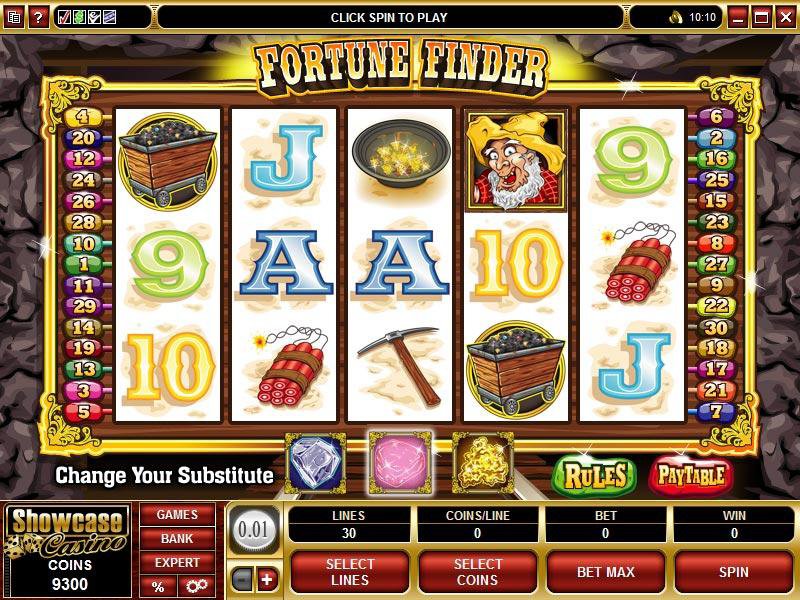Open the SELECT COINS option

coord(478,572)
